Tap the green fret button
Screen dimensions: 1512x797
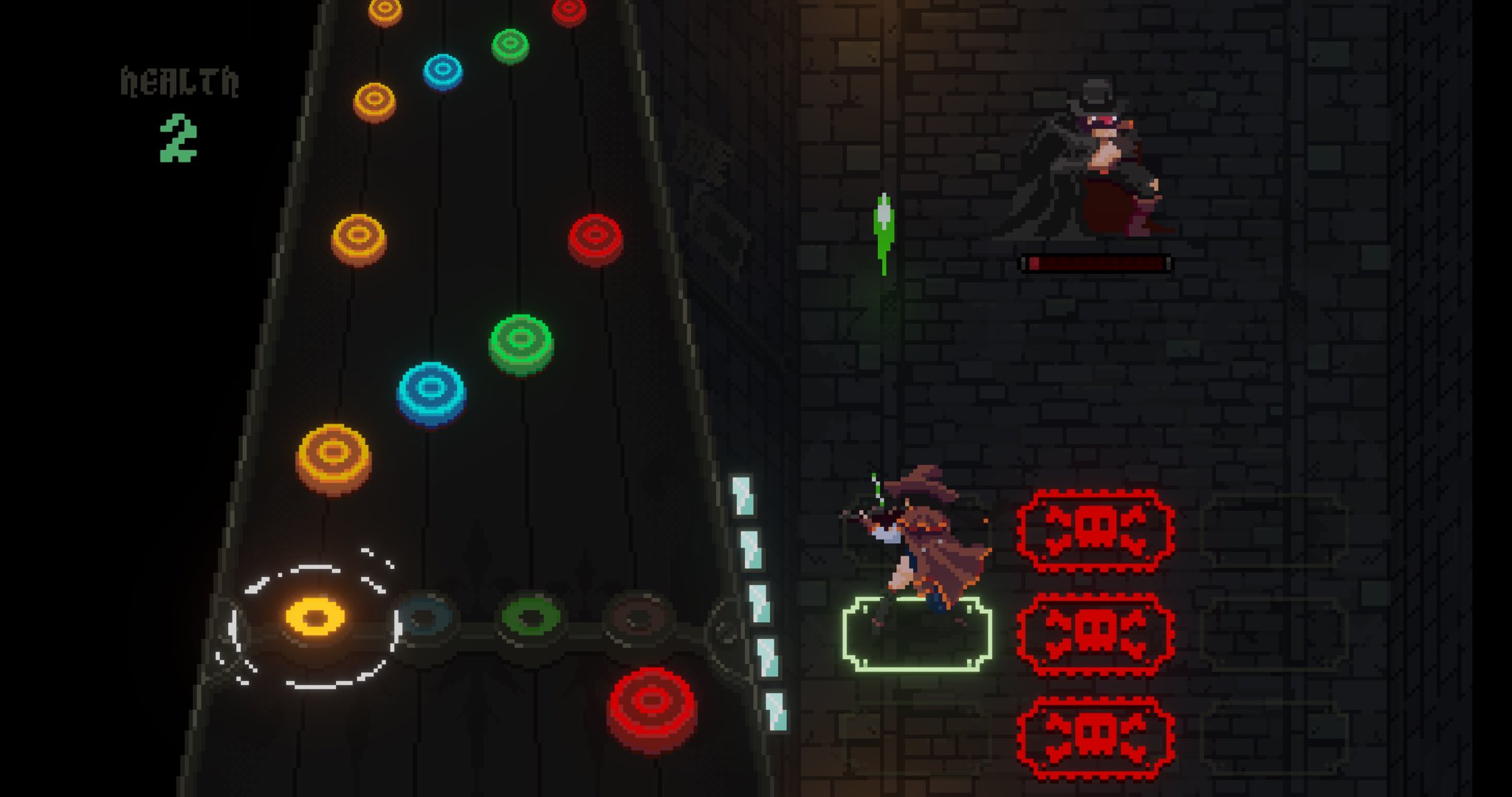click(x=531, y=618)
